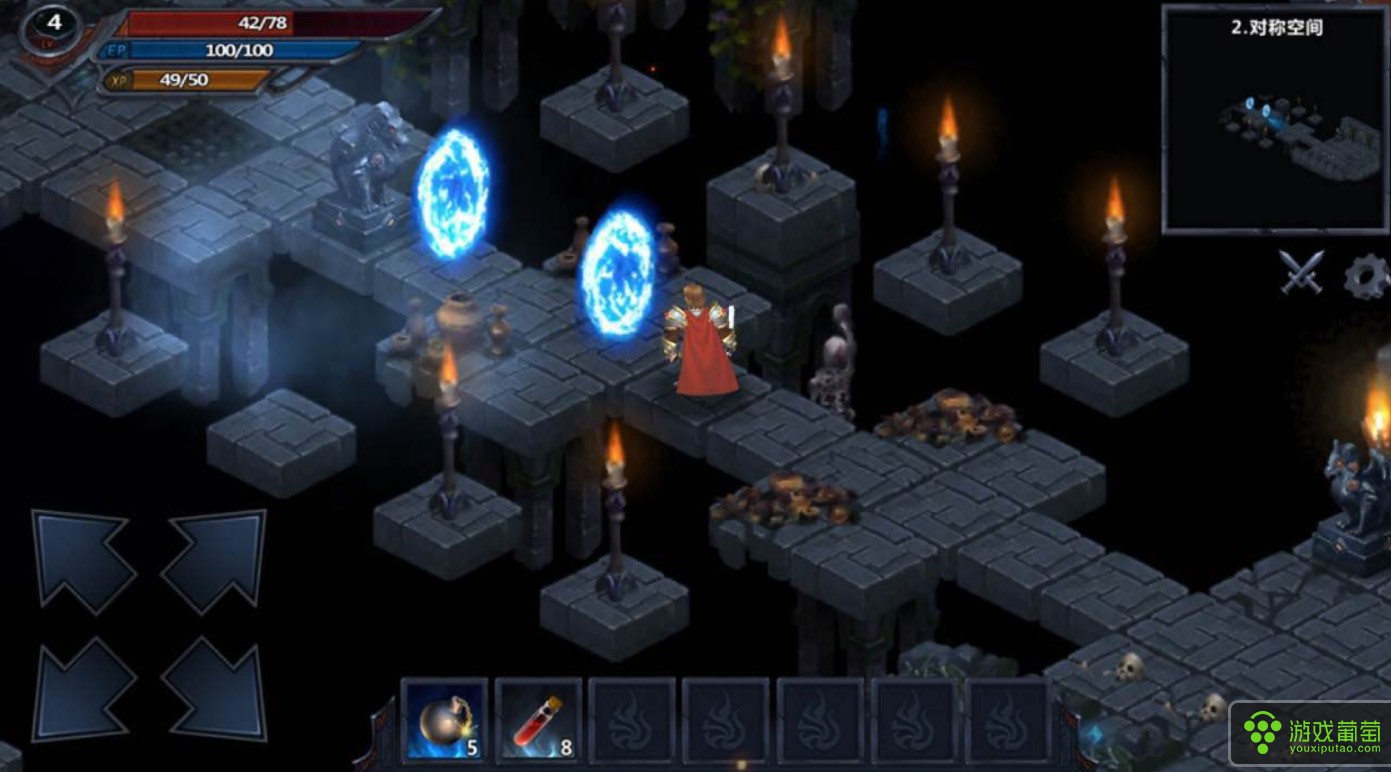
Task: Open the crossed swords menu
Action: 1302,272
